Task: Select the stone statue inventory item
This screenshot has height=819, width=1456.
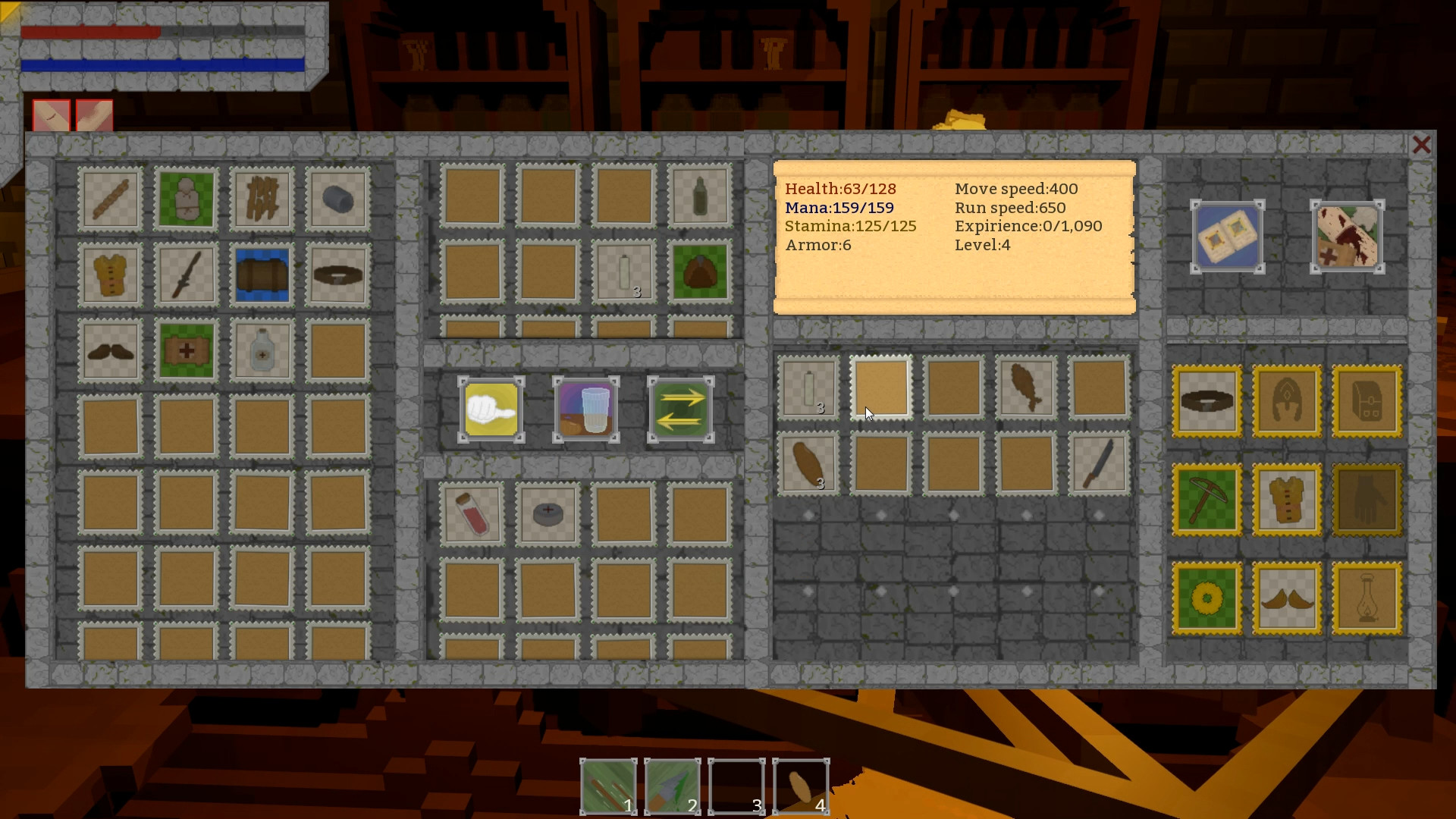Action: point(186,199)
